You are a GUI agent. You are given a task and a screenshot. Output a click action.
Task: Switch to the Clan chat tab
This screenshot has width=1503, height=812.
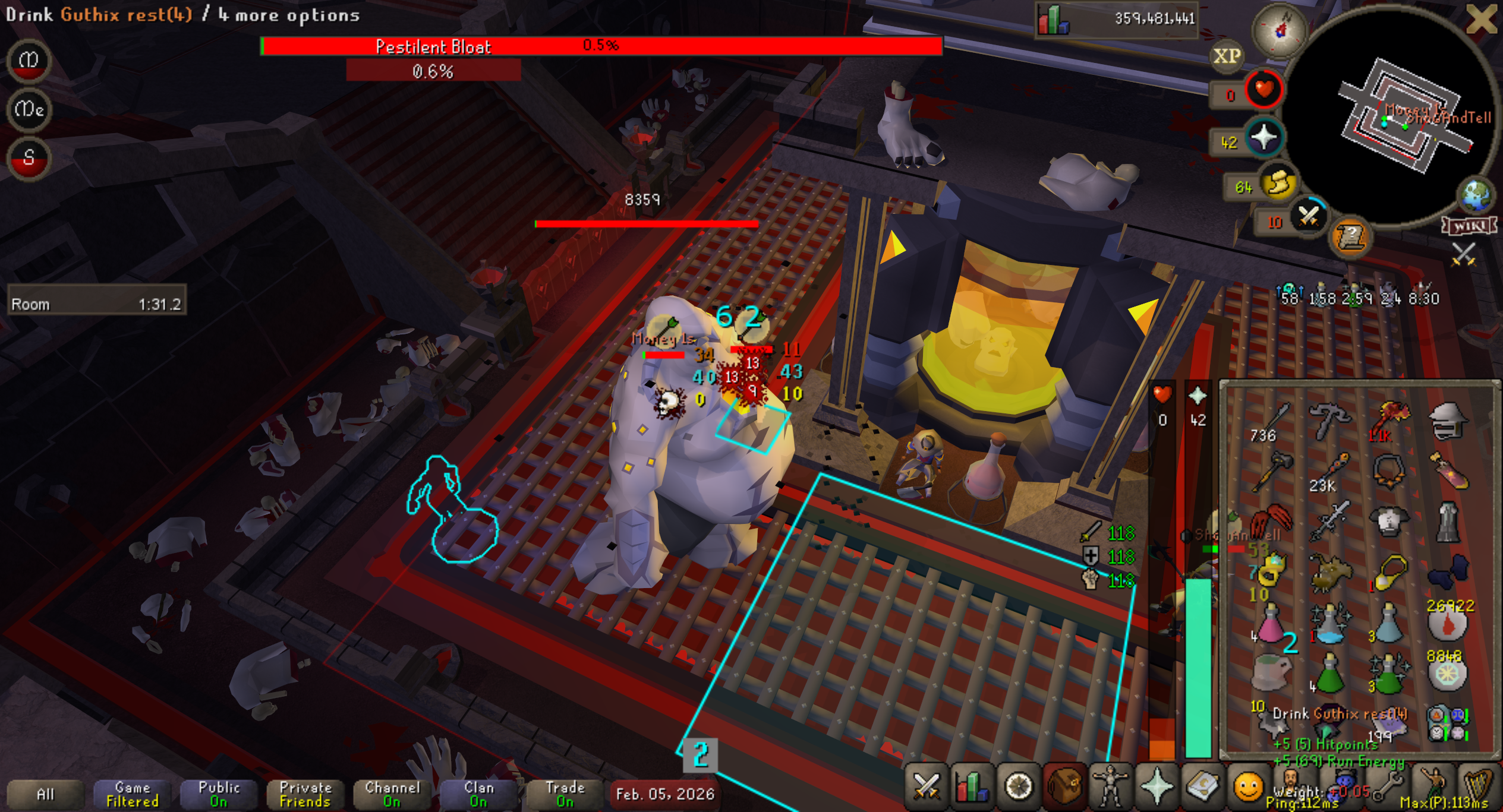point(478,794)
